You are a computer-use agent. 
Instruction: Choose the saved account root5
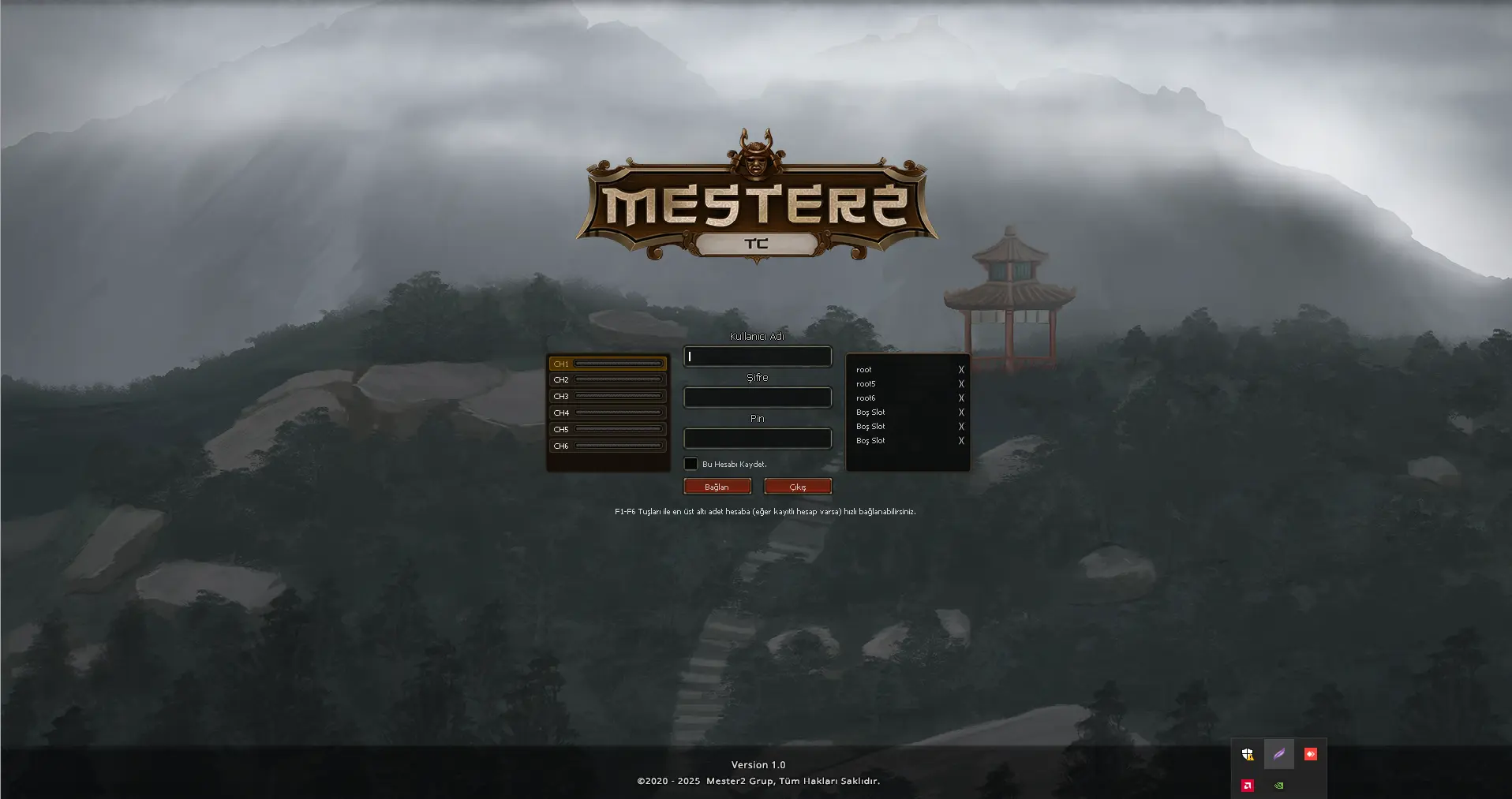click(866, 384)
